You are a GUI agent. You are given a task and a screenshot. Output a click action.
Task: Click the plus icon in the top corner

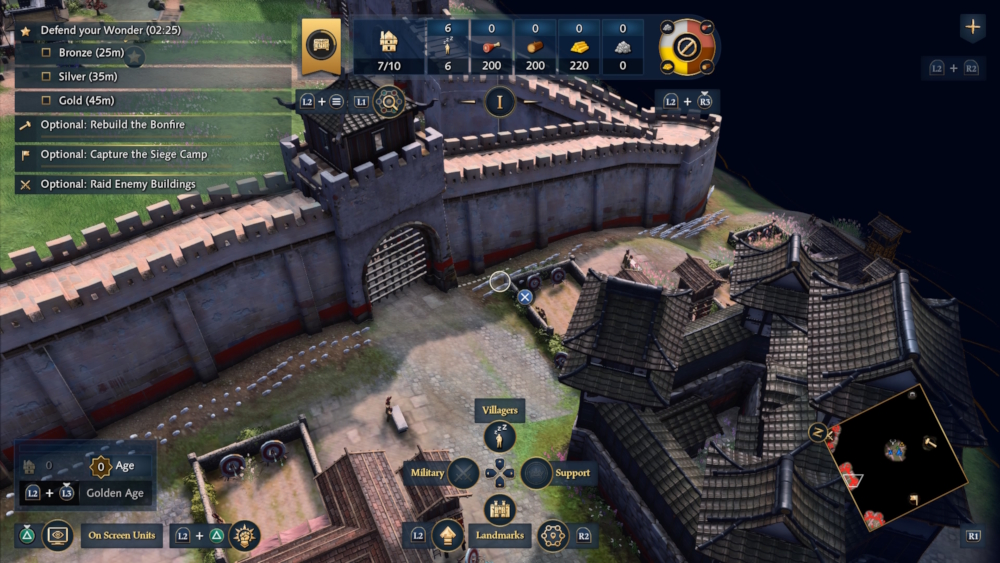(x=972, y=27)
